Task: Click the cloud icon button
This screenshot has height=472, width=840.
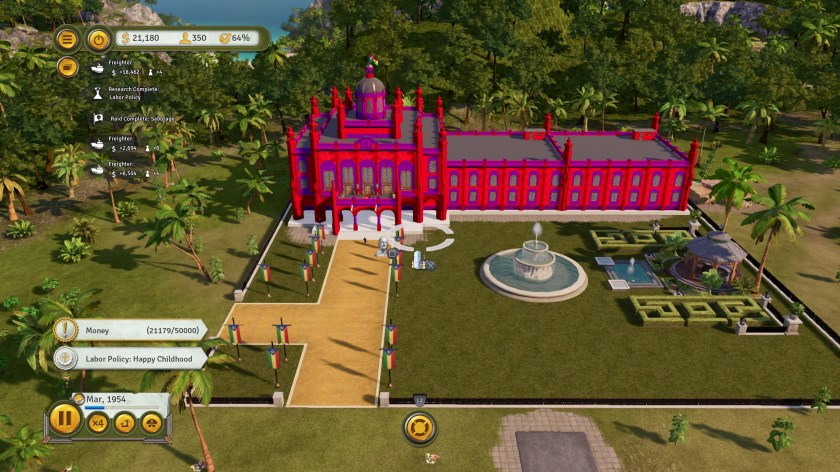Action: [151, 423]
